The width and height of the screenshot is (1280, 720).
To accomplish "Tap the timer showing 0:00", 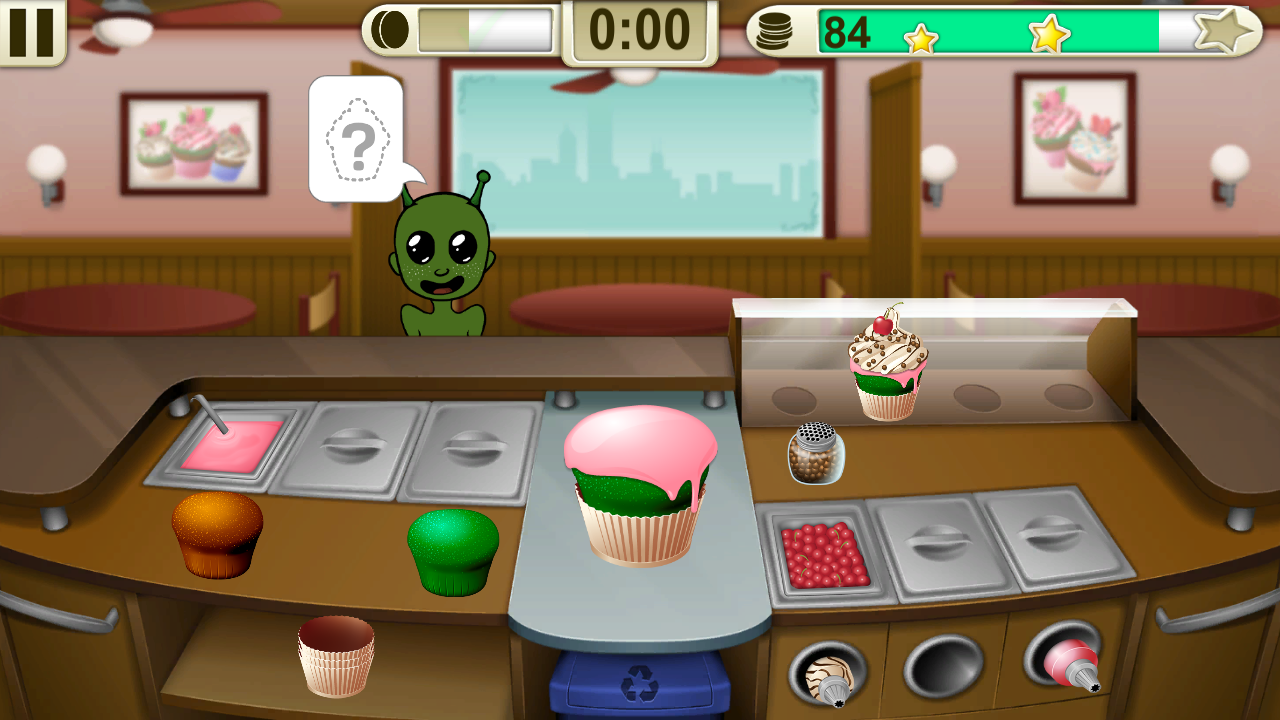I will pyautogui.click(x=640, y=29).
